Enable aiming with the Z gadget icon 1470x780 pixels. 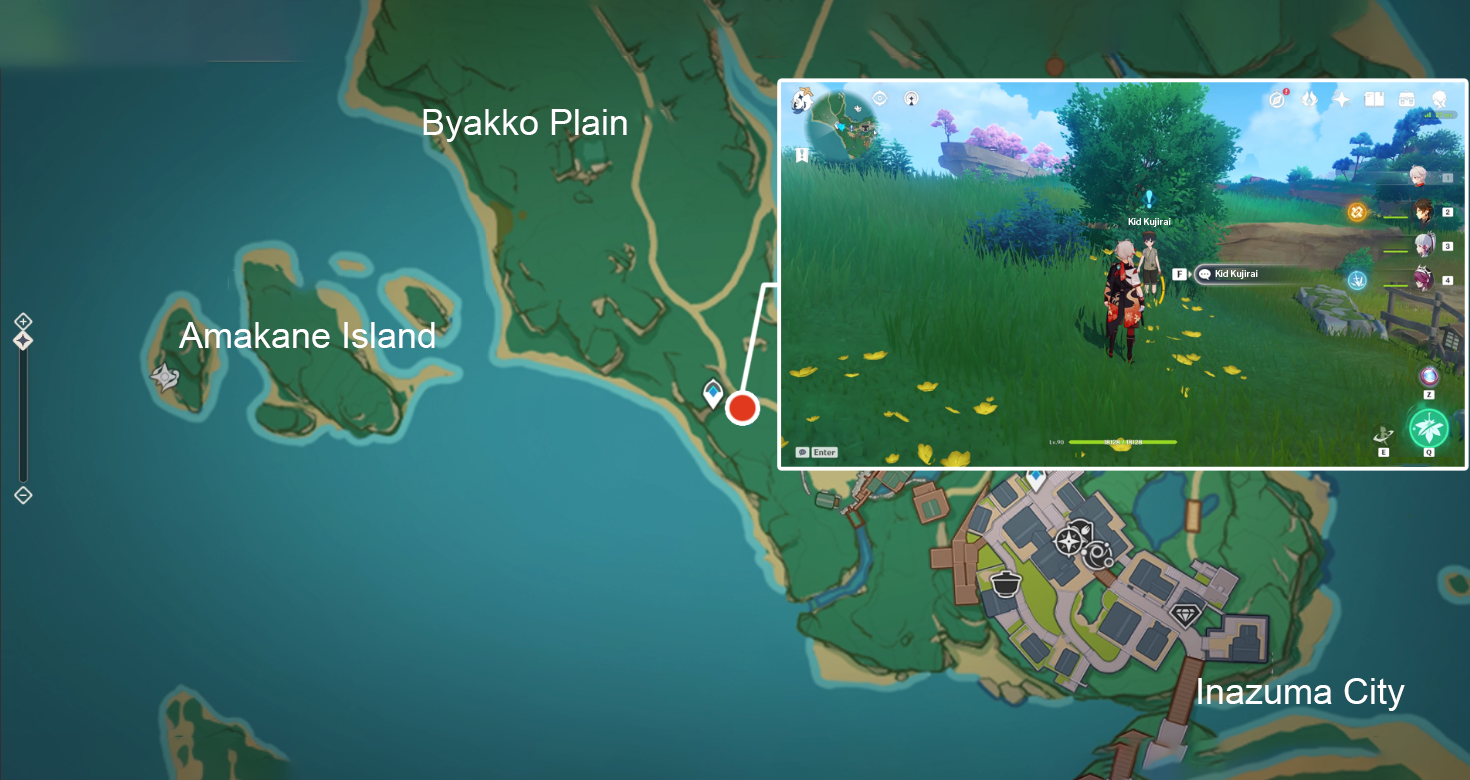click(1429, 376)
